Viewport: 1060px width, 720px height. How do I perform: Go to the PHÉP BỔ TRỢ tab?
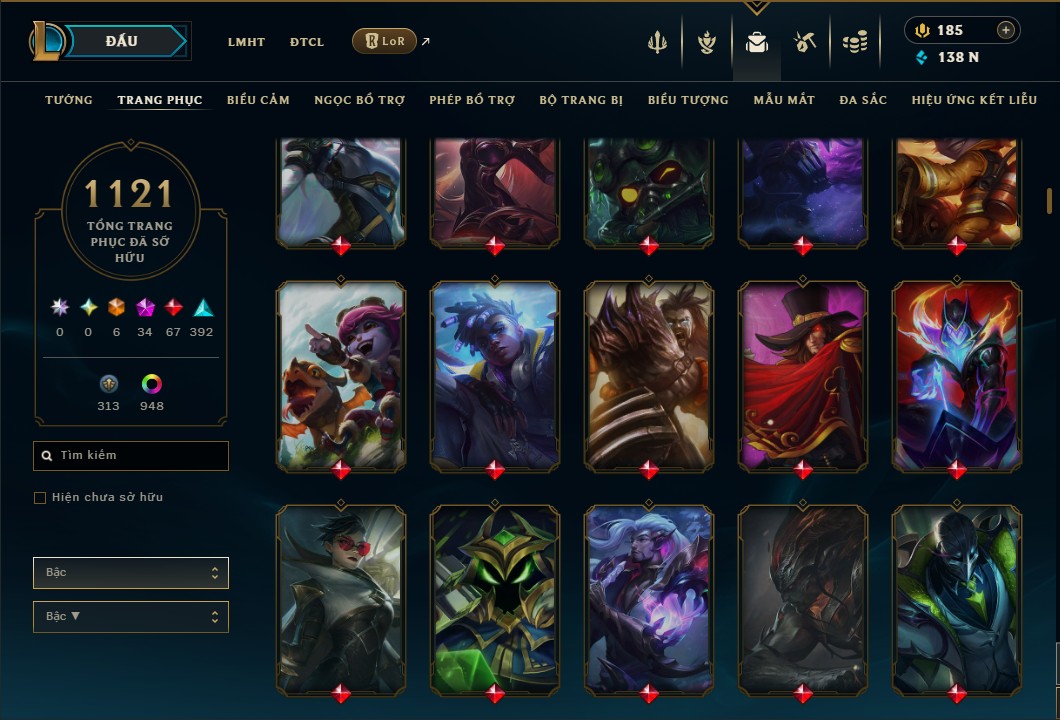pyautogui.click(x=472, y=100)
